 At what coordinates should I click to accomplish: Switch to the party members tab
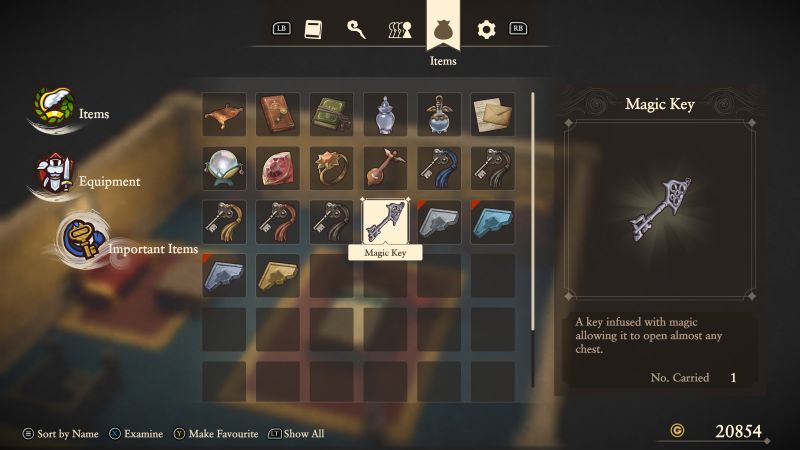click(x=399, y=29)
